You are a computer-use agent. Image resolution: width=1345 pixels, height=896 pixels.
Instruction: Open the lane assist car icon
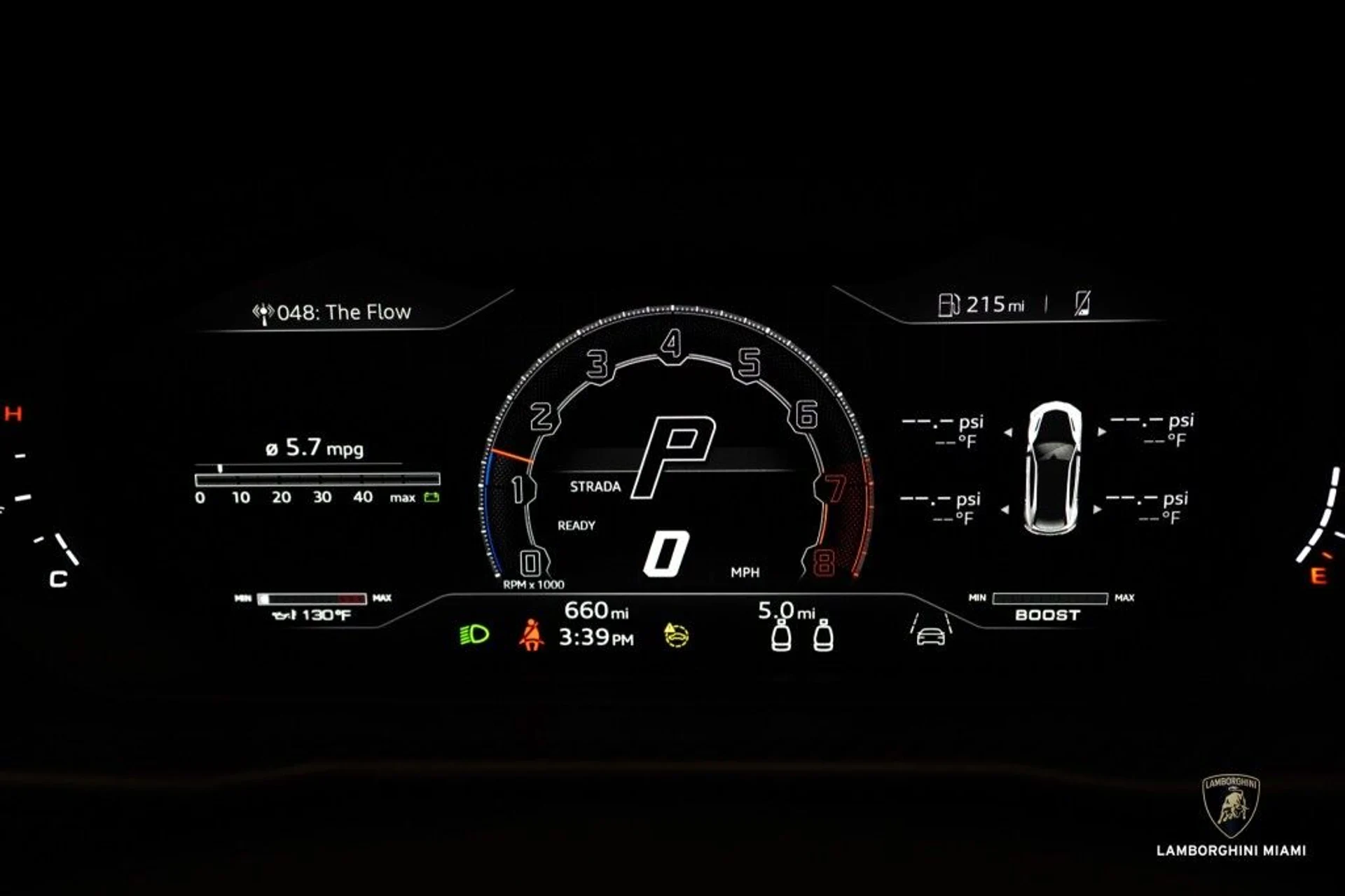pyautogui.click(x=931, y=629)
